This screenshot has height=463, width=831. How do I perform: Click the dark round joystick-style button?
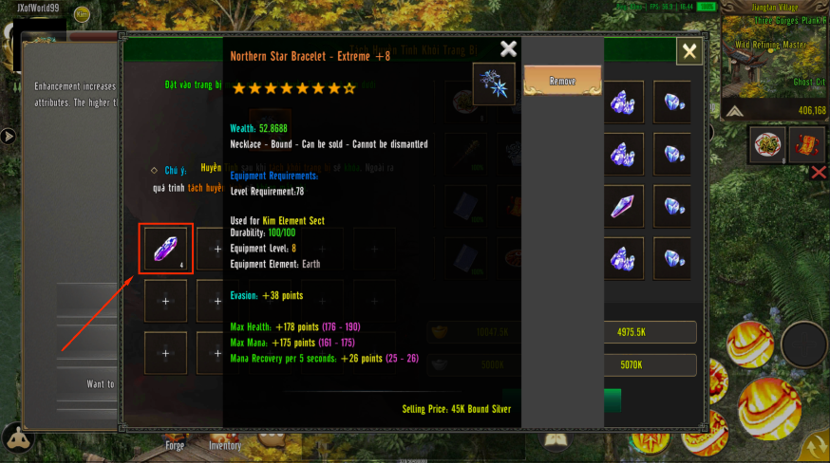pos(803,345)
